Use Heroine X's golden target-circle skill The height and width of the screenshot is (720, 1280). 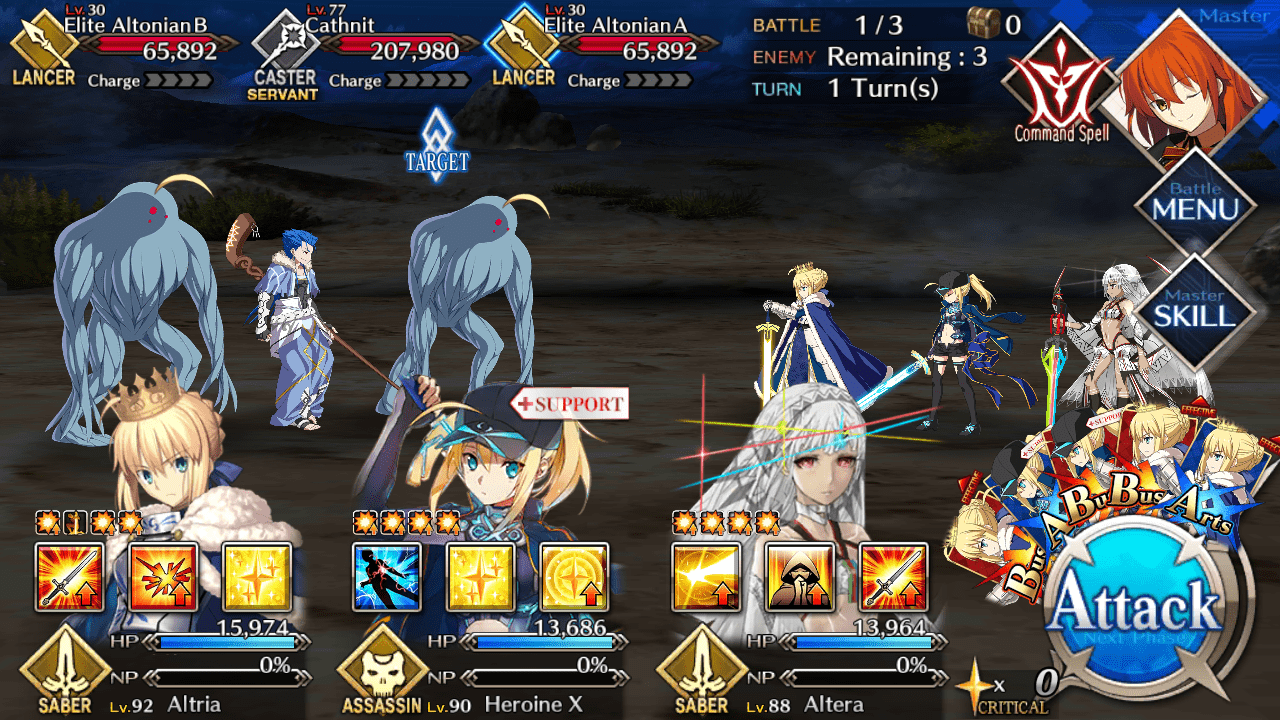(574, 577)
